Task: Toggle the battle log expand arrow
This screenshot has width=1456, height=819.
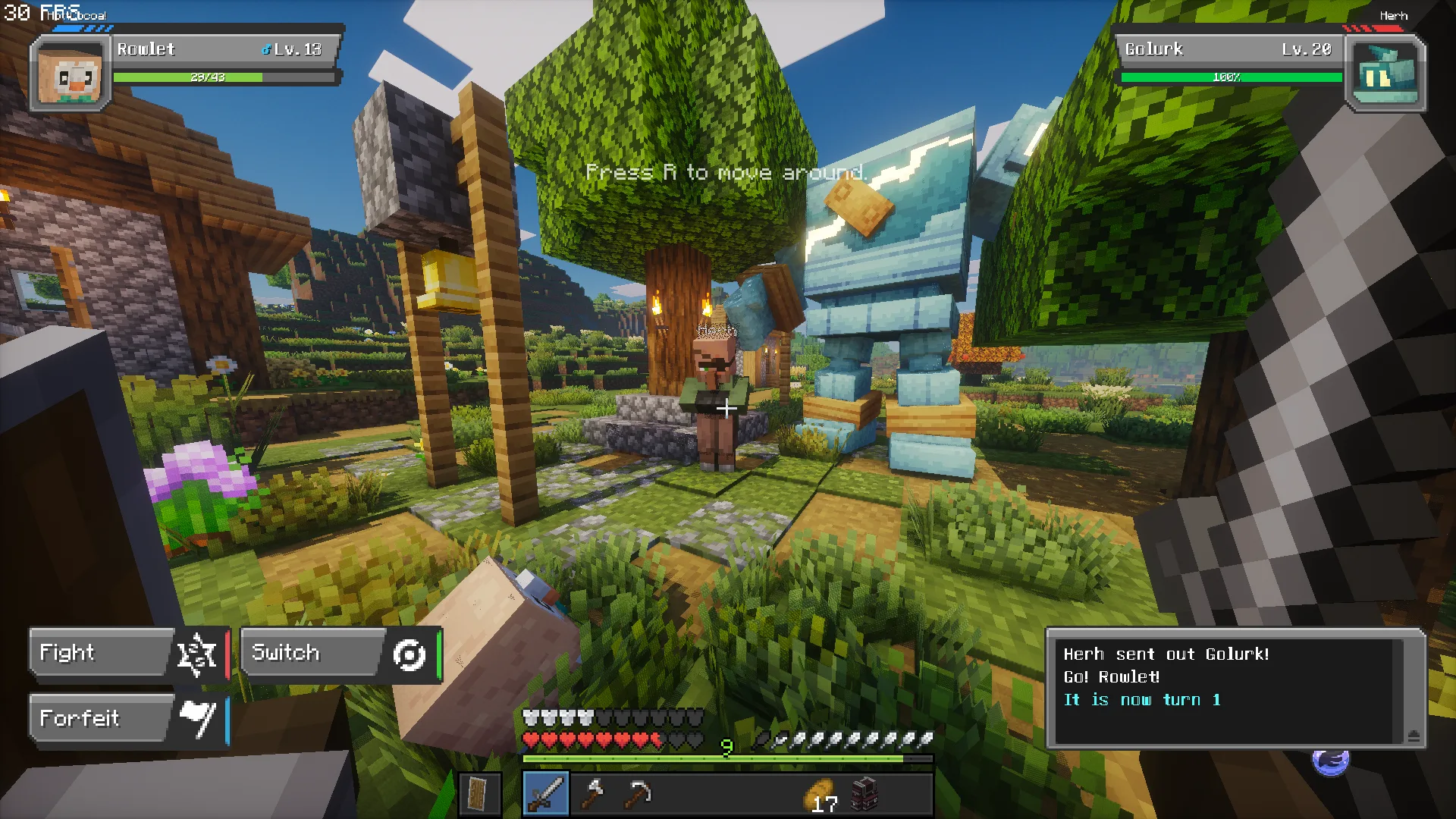Action: [1414, 736]
